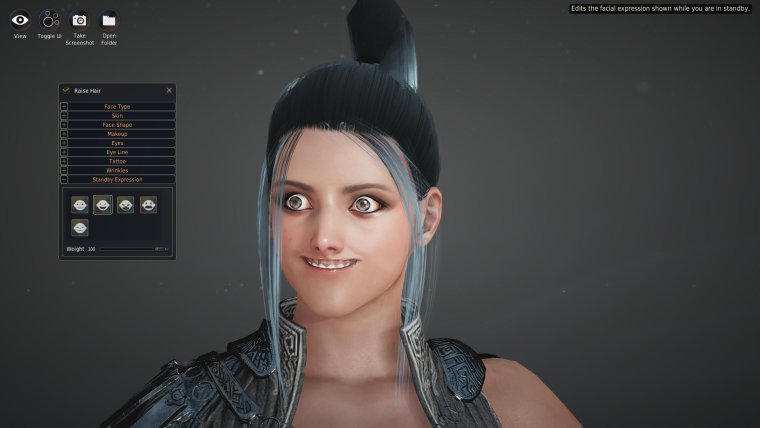Expand the Face Type section
760x428 pixels.
117,106
